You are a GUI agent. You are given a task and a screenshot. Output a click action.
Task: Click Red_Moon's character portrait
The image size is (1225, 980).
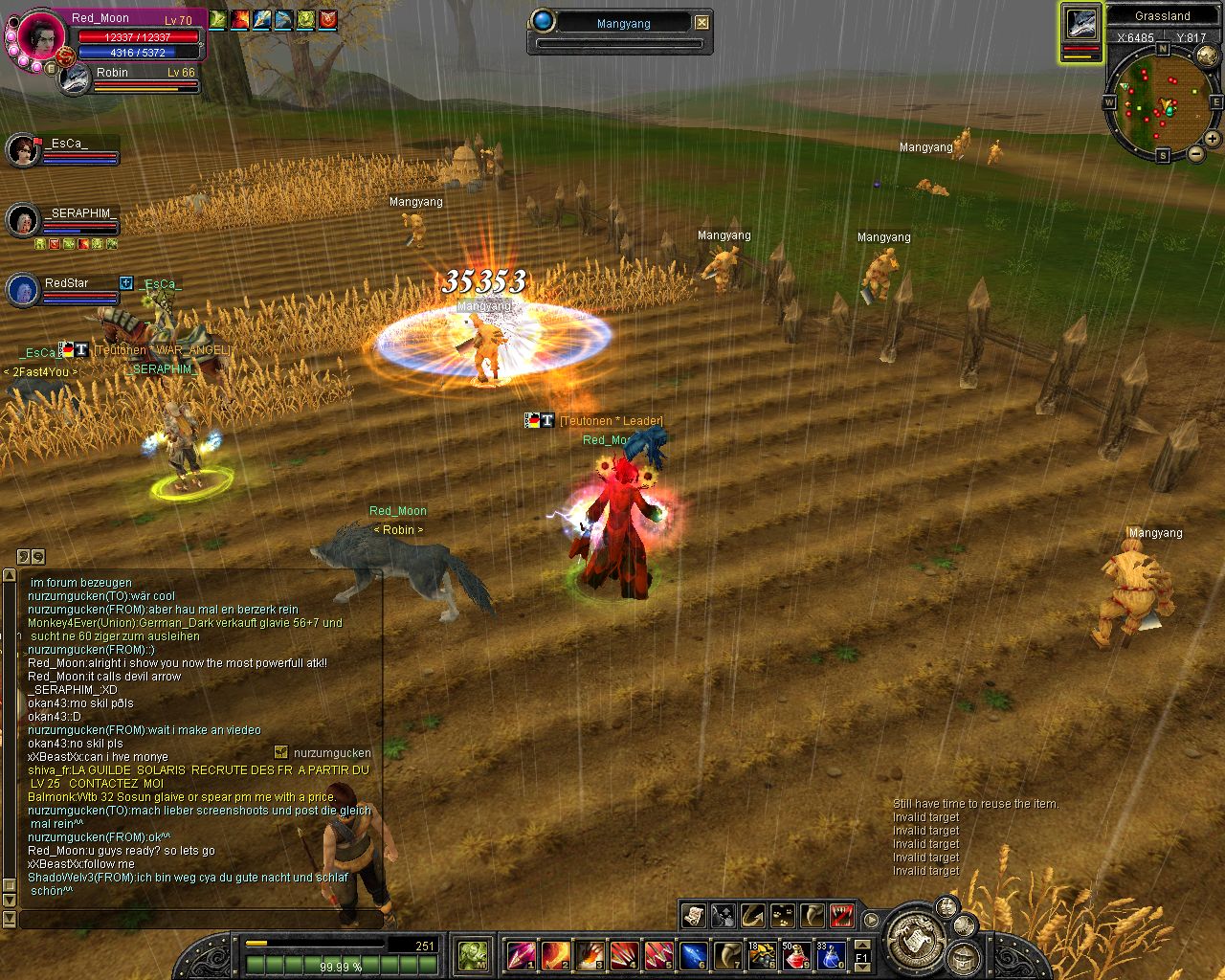tap(40, 36)
